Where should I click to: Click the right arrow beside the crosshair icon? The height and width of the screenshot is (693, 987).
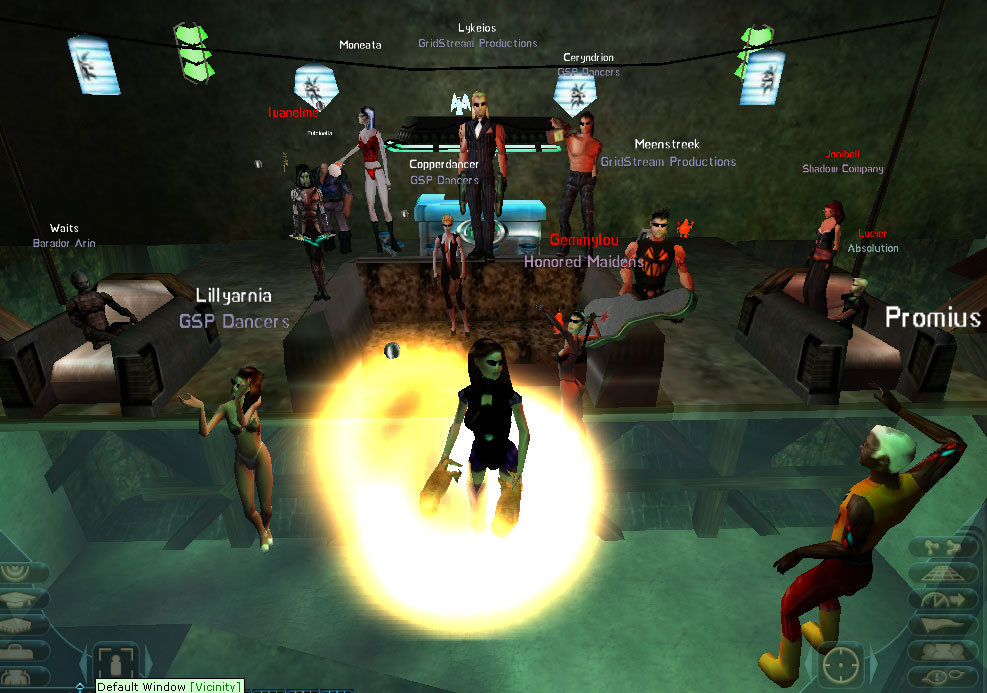tap(873, 663)
